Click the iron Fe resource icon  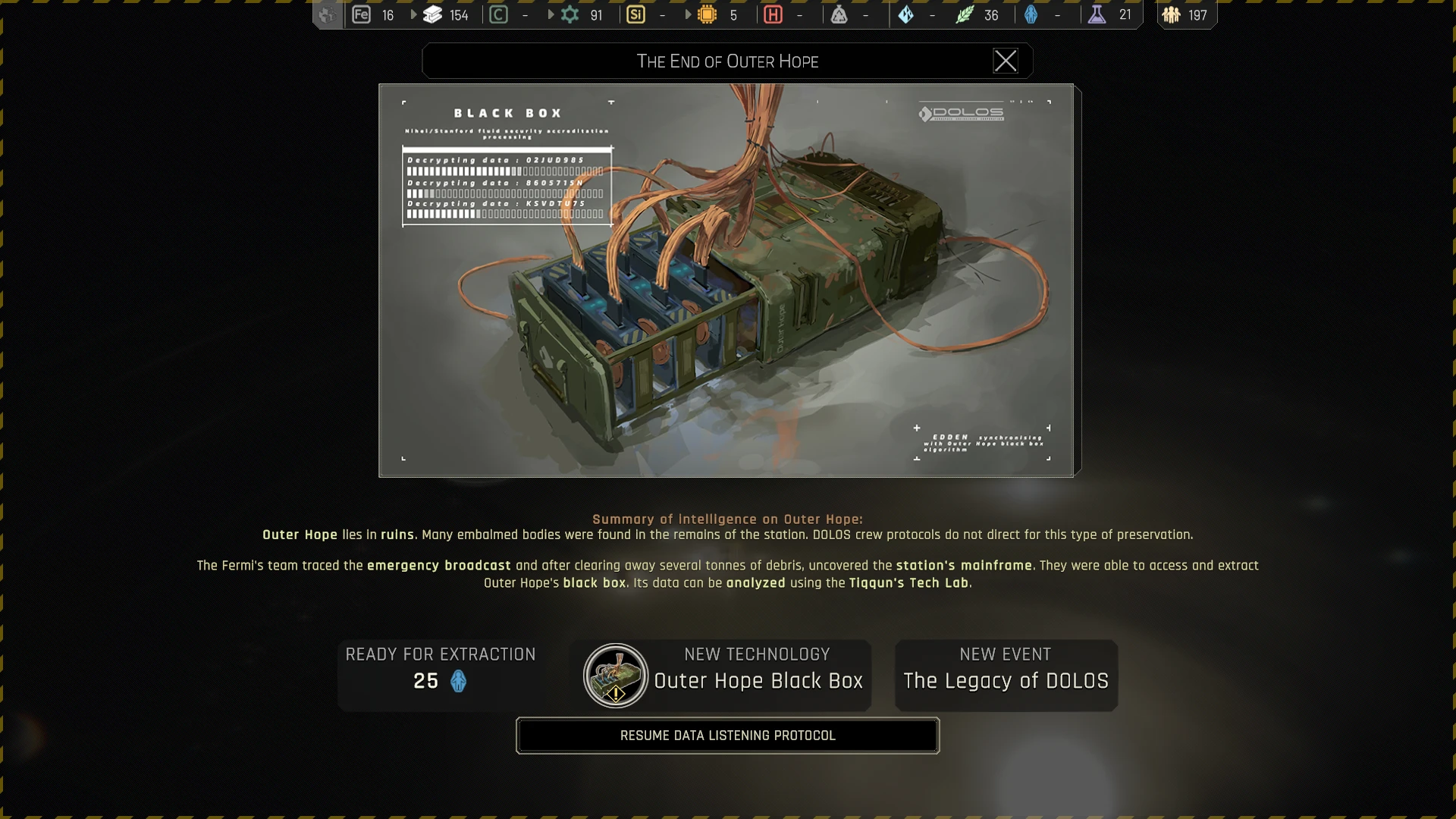tap(362, 15)
